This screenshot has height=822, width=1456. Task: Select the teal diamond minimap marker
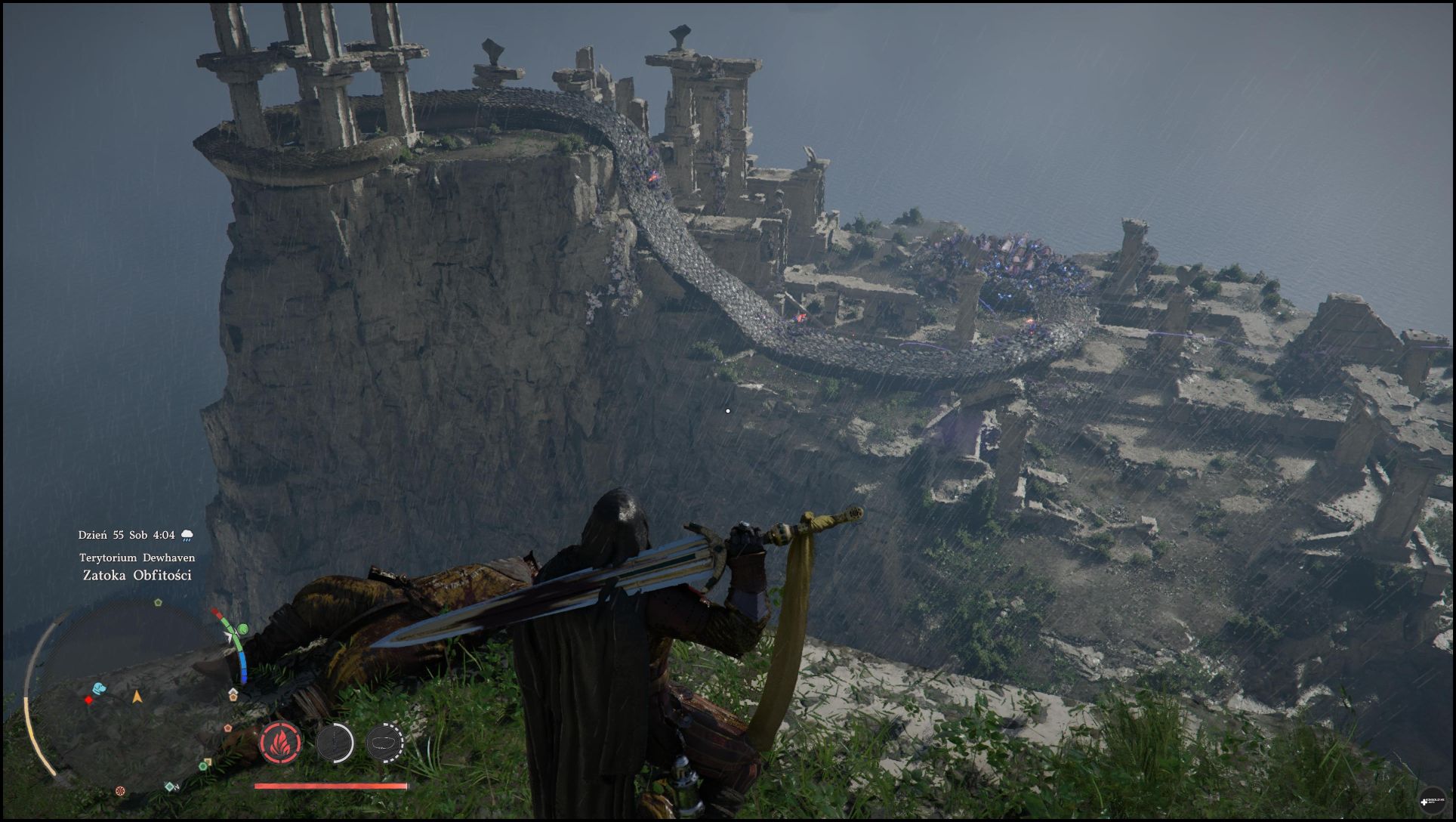pos(170,786)
